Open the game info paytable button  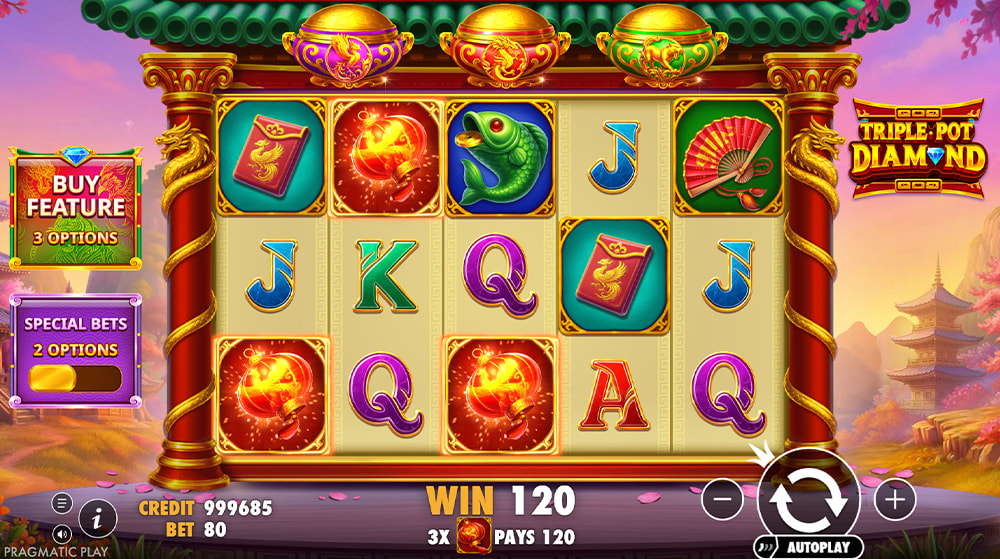point(97,517)
